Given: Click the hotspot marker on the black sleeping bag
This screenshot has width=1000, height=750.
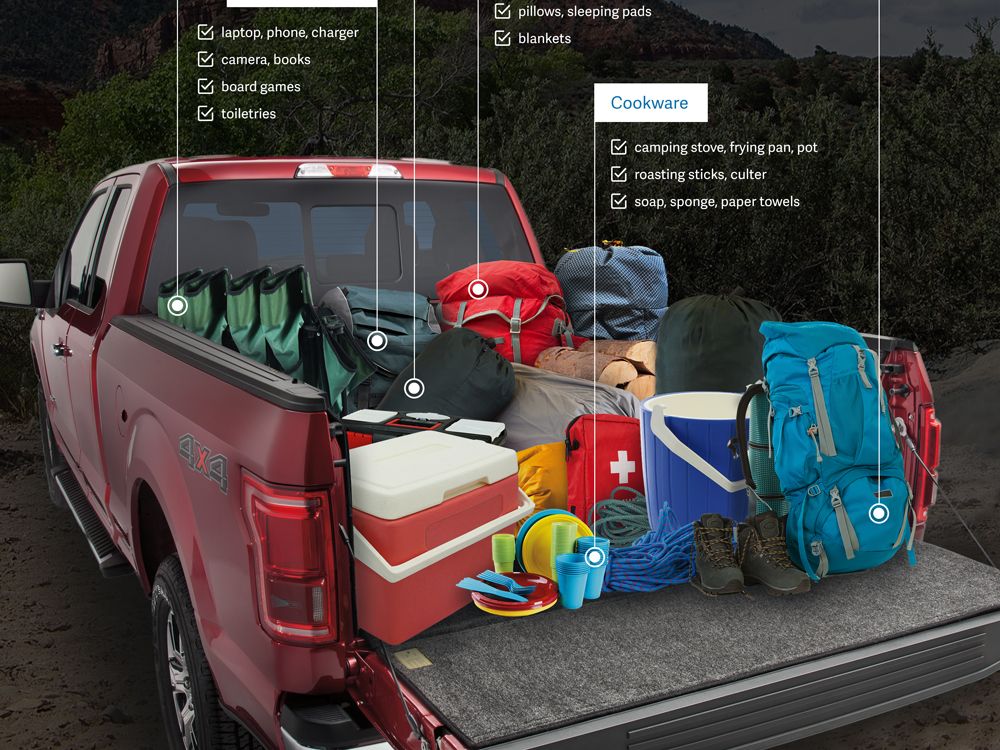Looking at the screenshot, I should click(414, 388).
